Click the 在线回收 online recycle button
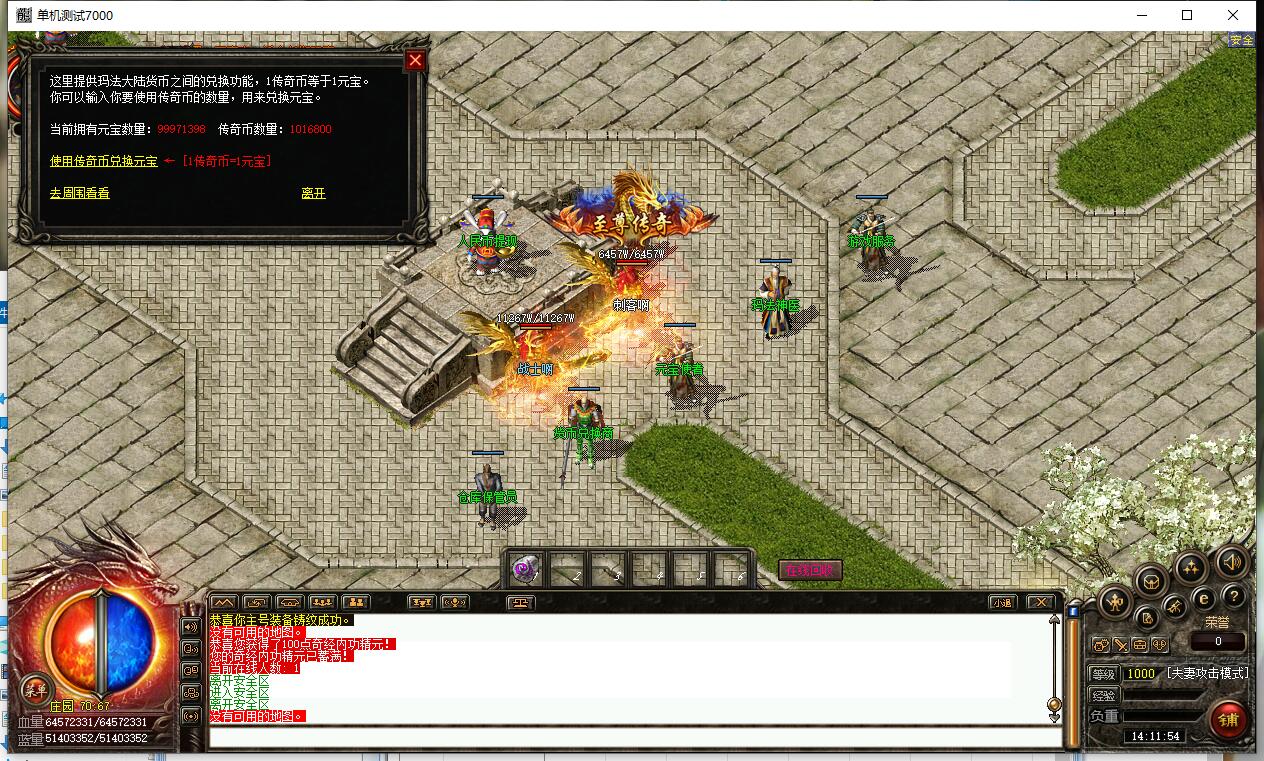Screen dimensions: 1264x761 [811, 570]
